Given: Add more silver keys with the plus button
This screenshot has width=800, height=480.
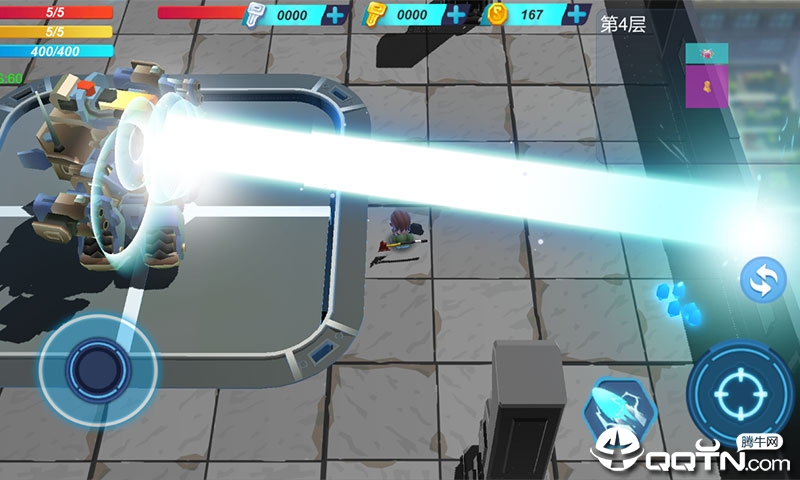Looking at the screenshot, I should 336,15.
